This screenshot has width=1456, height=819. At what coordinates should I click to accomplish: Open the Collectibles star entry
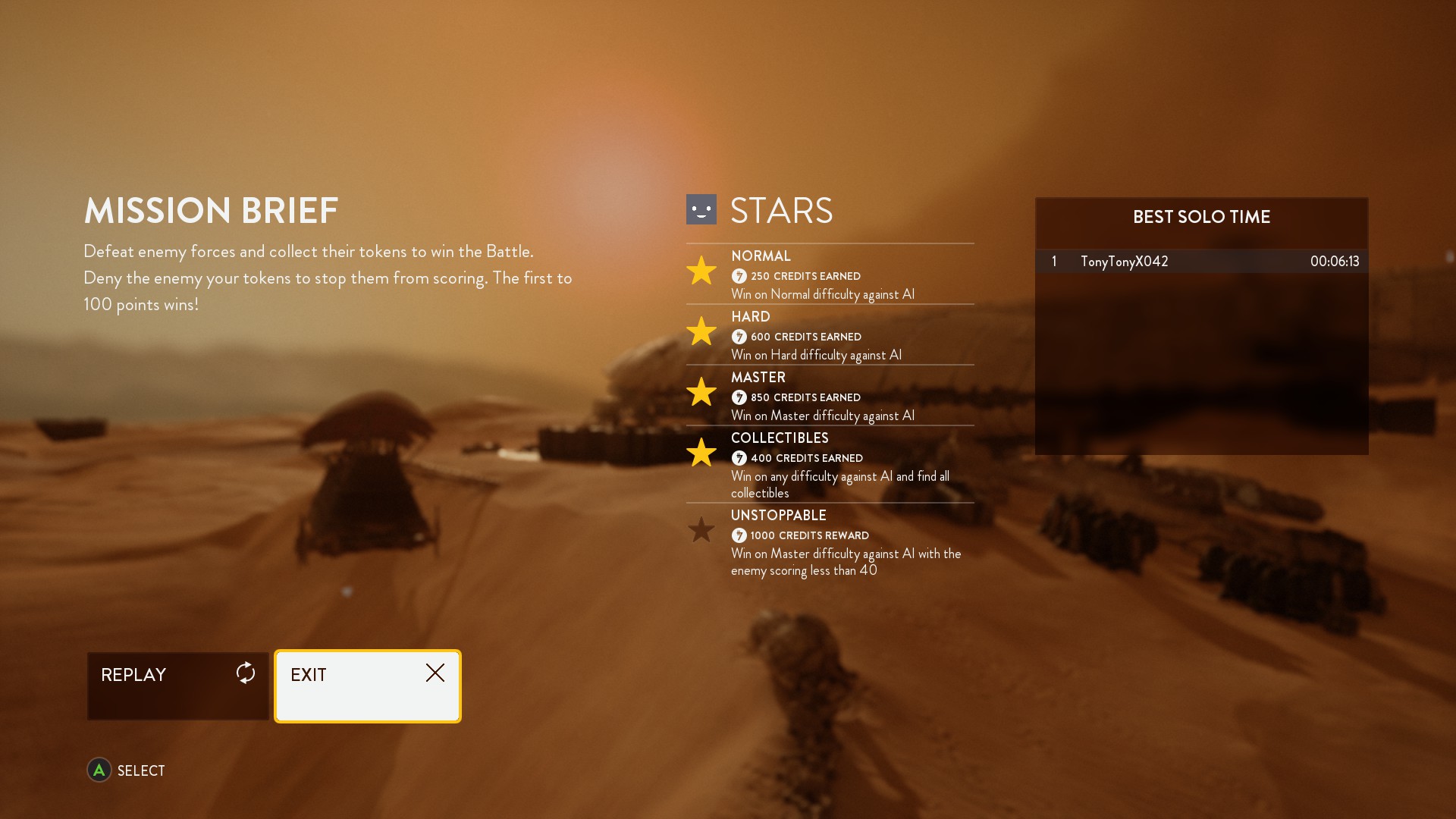pyautogui.click(x=830, y=464)
